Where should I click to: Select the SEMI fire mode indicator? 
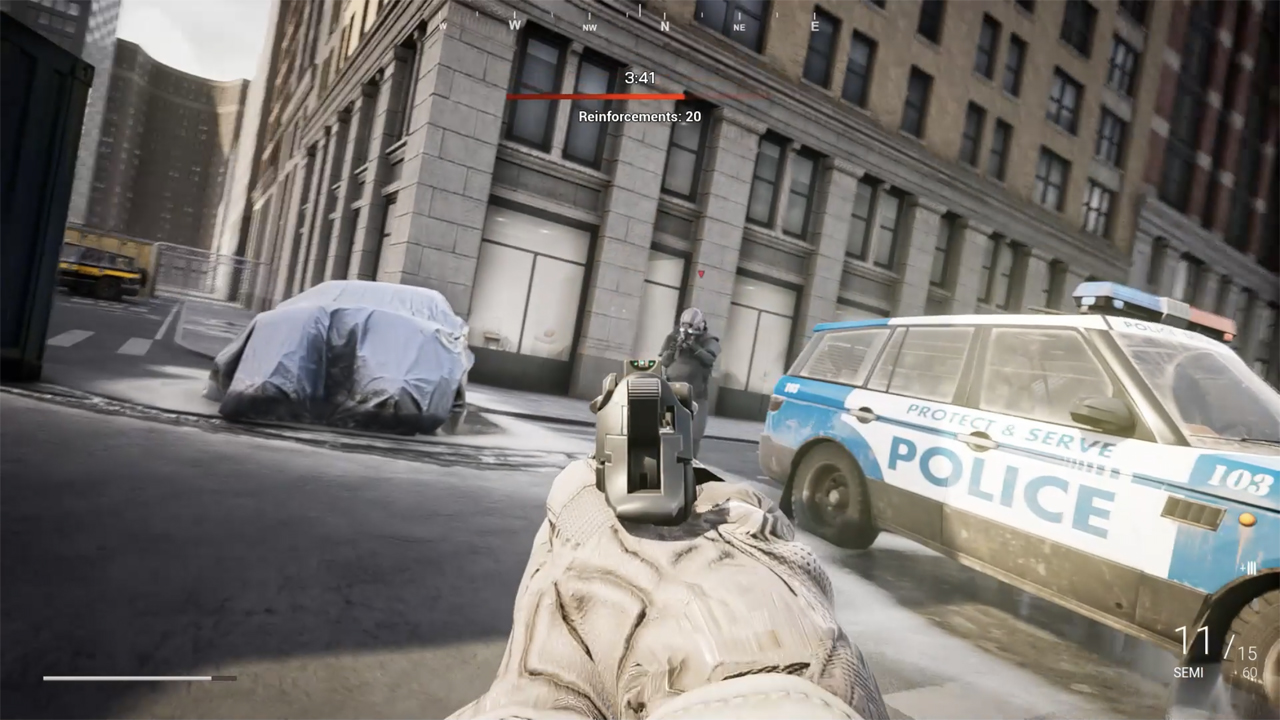pyautogui.click(x=1189, y=671)
